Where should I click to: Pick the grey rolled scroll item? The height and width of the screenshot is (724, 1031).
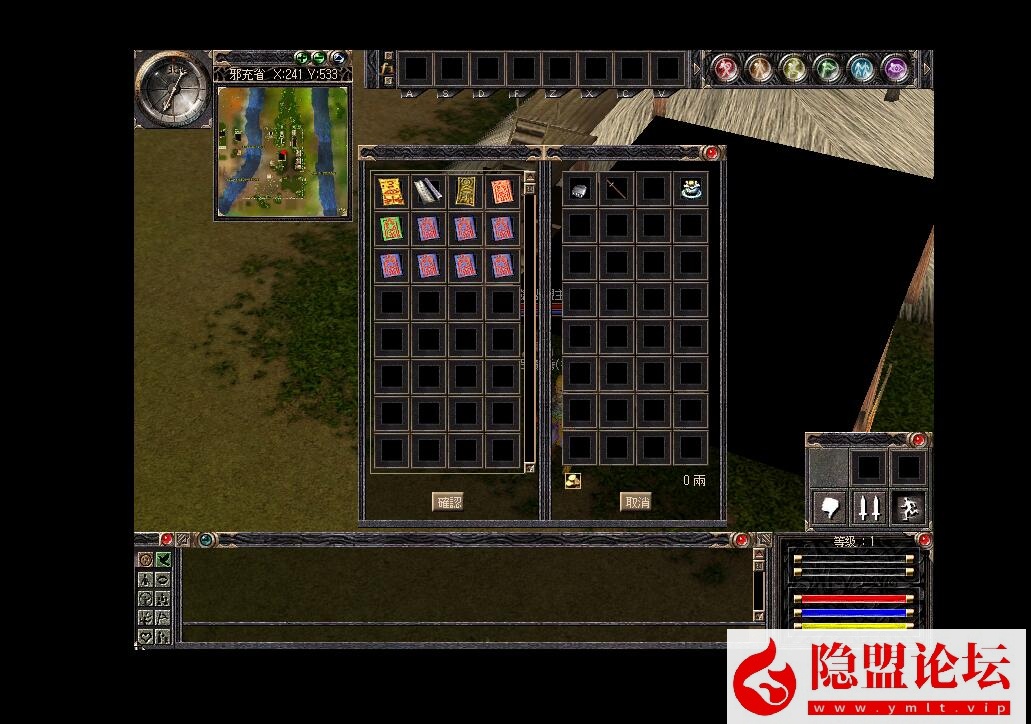click(428, 191)
